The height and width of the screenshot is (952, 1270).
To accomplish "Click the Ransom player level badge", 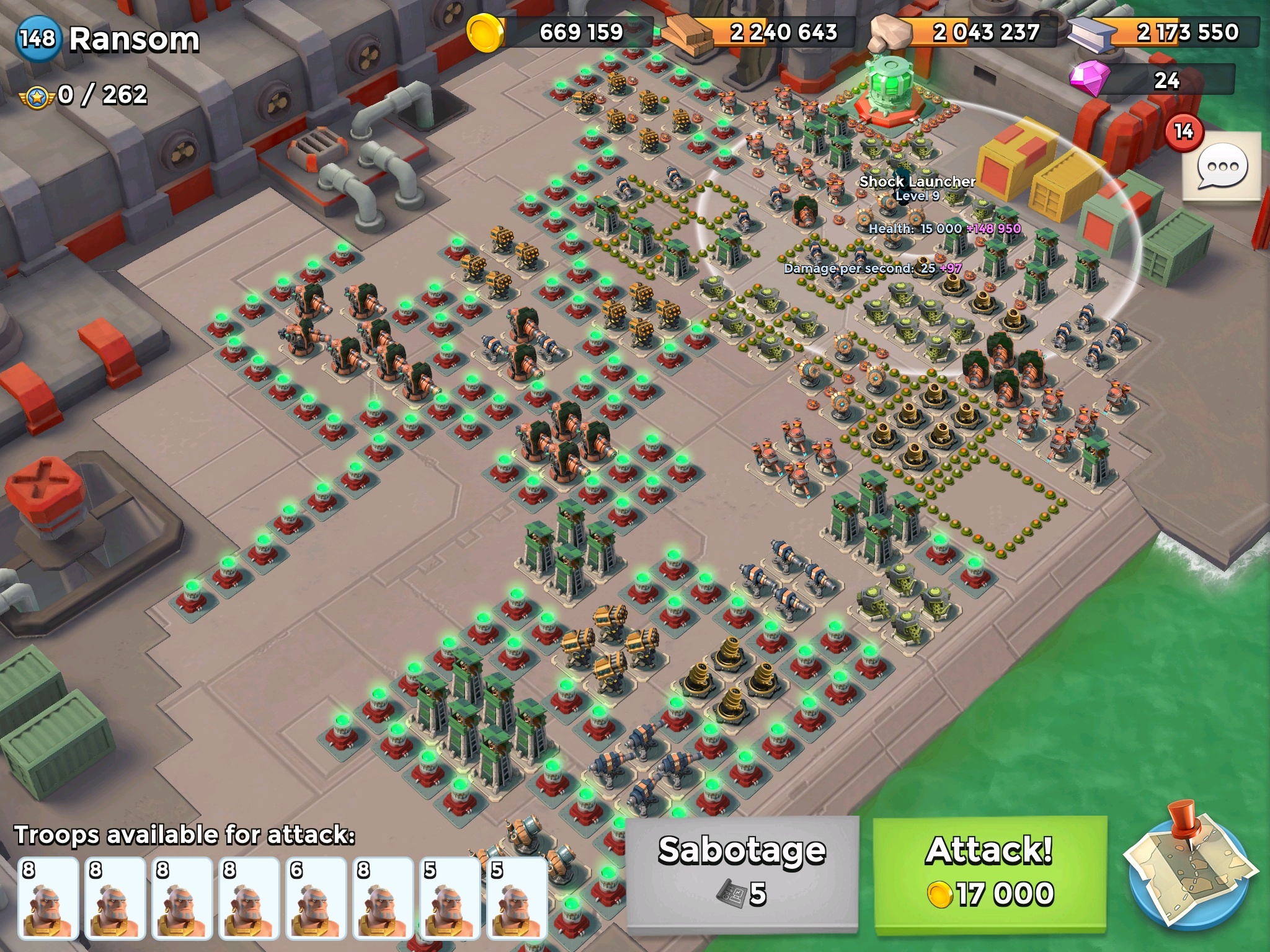I will click(x=38, y=39).
